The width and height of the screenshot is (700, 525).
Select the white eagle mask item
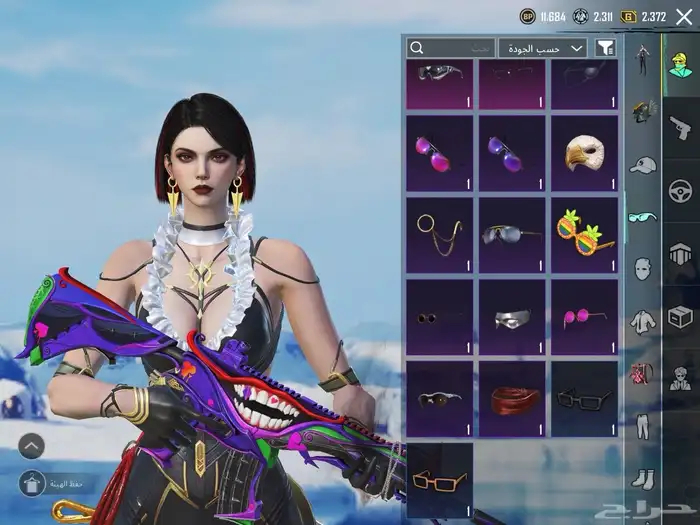coord(584,153)
